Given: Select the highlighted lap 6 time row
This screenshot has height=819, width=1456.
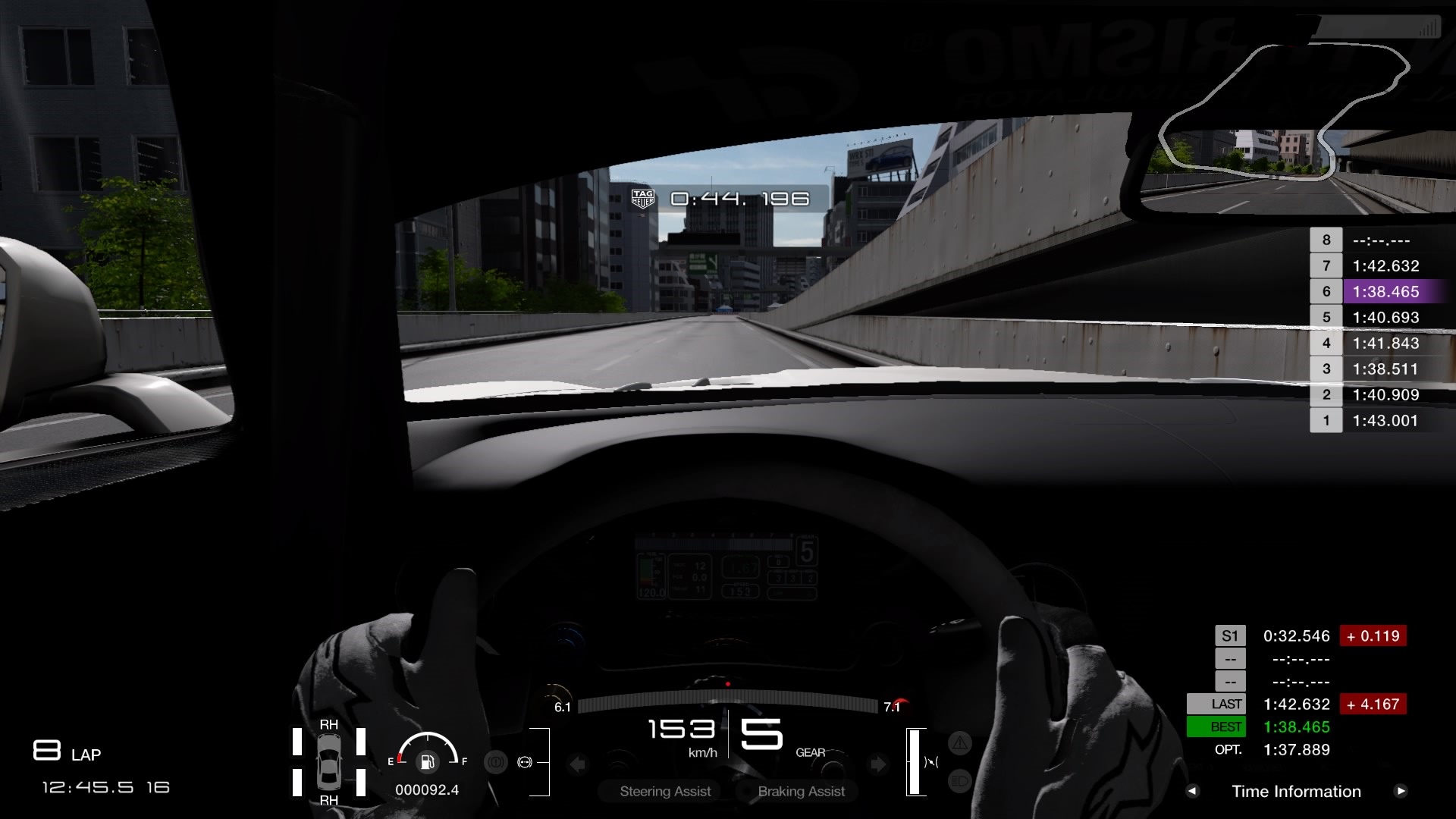Looking at the screenshot, I should 1385,292.
